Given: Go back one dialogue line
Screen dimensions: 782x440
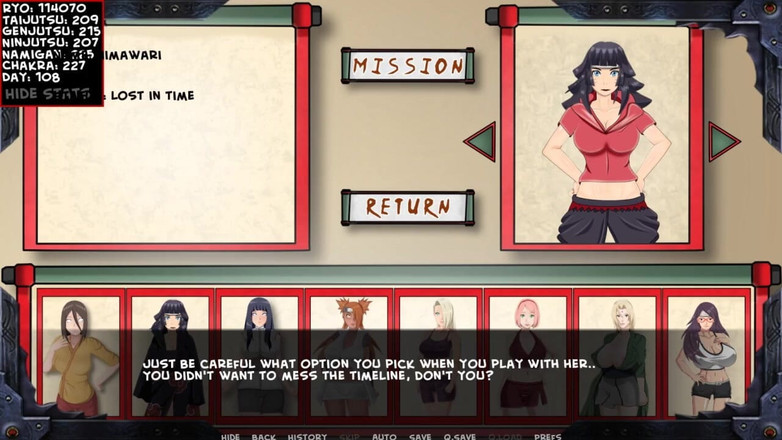Looking at the screenshot, I should click(264, 436).
